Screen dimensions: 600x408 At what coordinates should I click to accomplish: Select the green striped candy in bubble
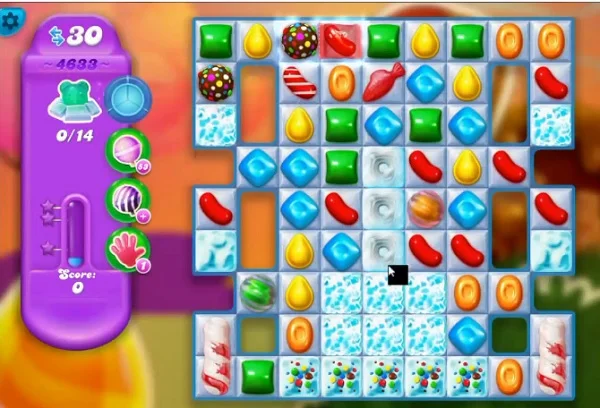click(x=257, y=291)
